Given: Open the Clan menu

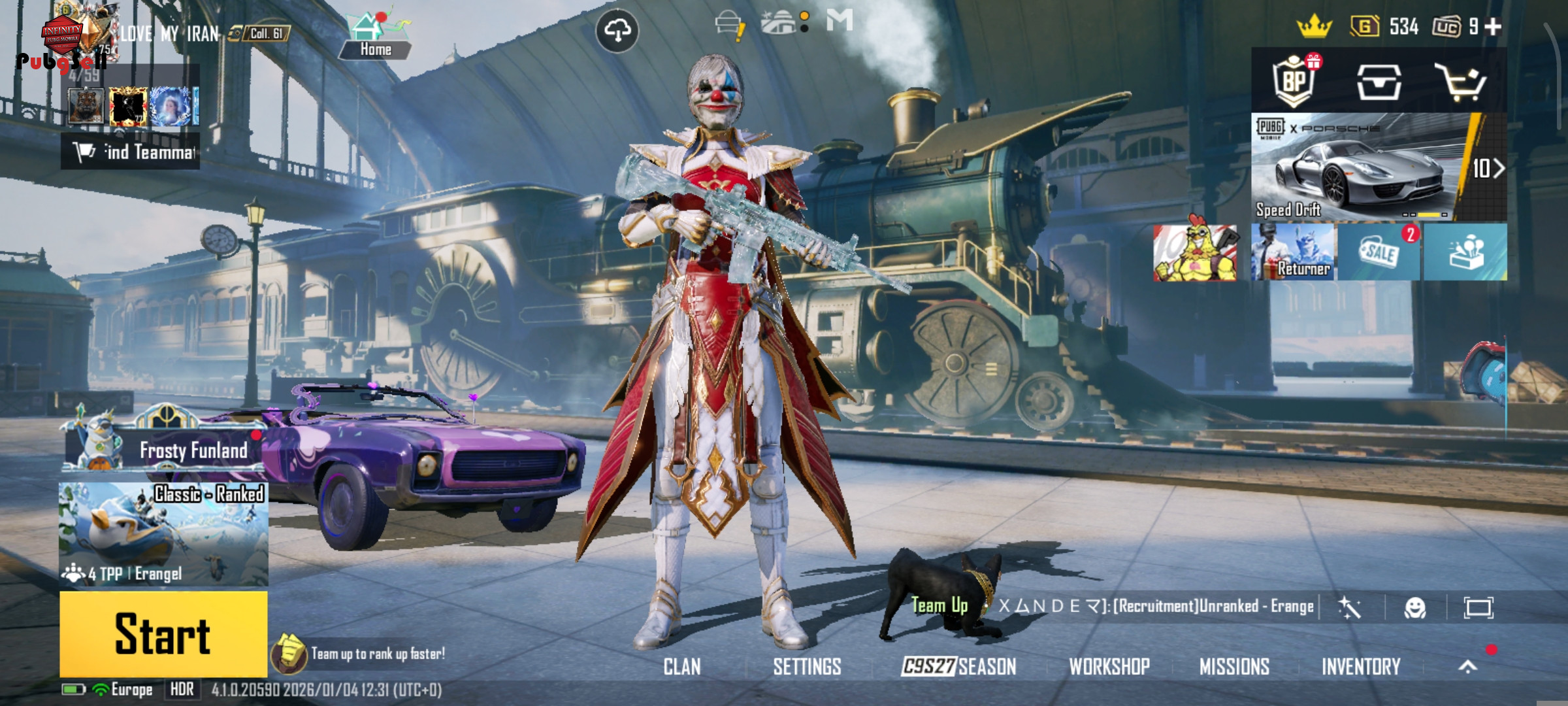Looking at the screenshot, I should tap(682, 667).
